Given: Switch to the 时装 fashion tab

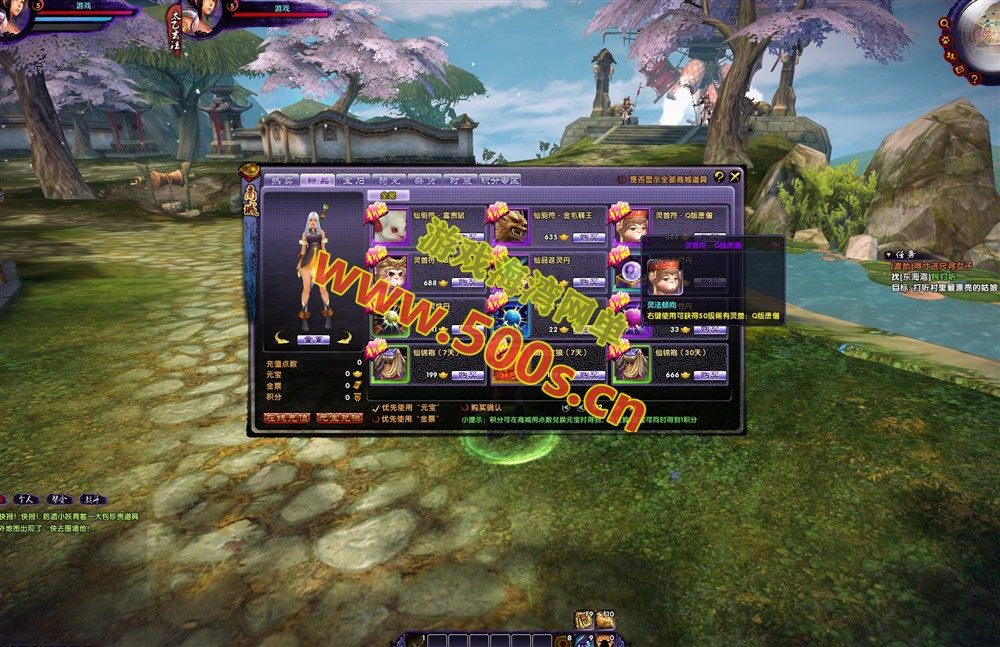Looking at the screenshot, I should [461, 180].
